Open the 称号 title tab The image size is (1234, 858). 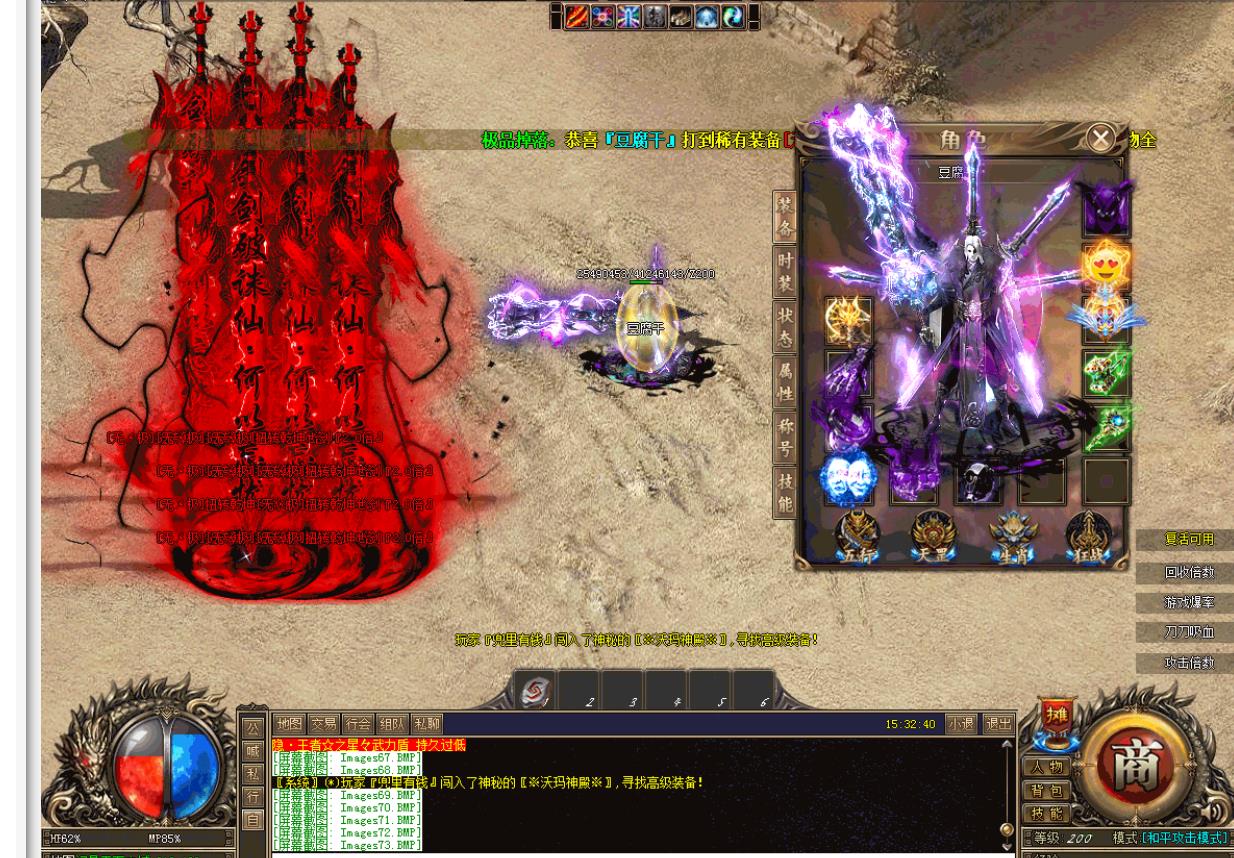coord(785,438)
